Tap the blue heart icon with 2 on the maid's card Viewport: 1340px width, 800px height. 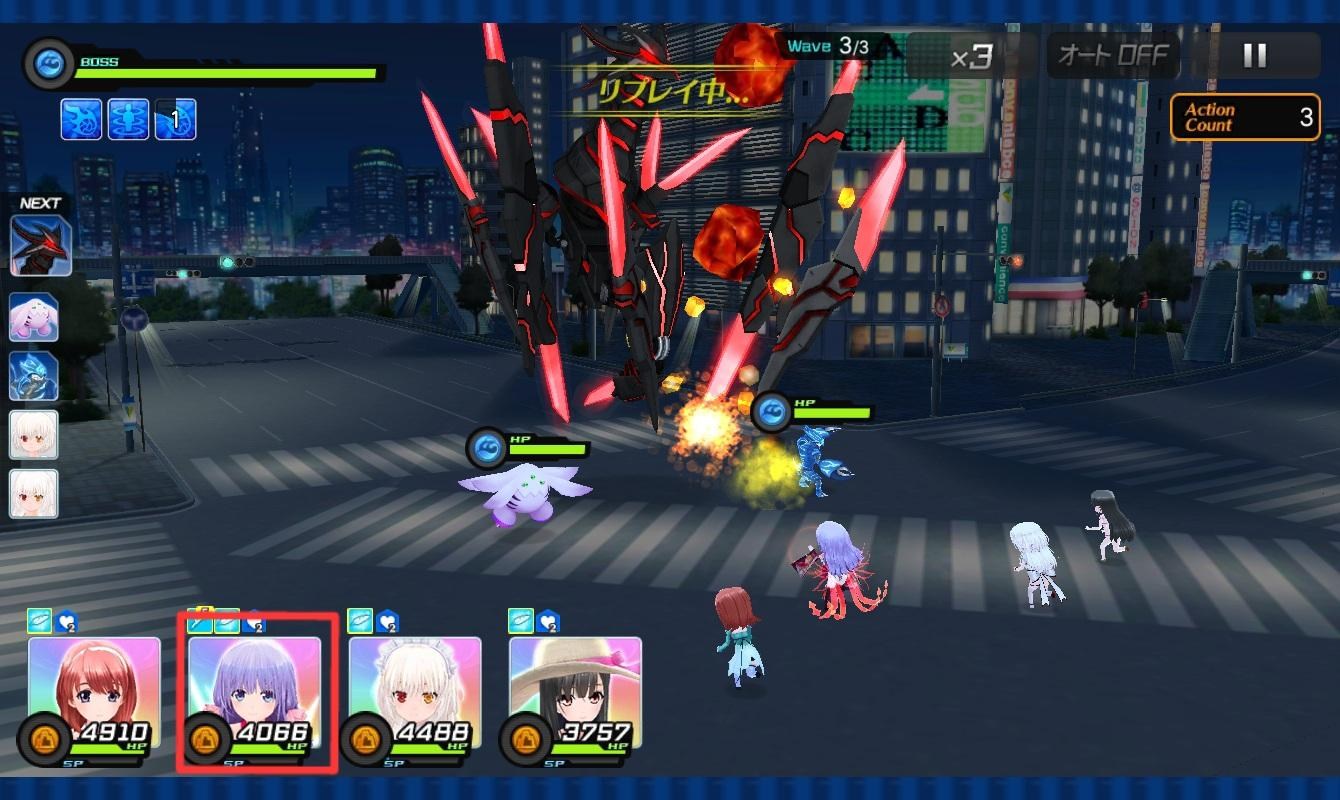point(388,624)
